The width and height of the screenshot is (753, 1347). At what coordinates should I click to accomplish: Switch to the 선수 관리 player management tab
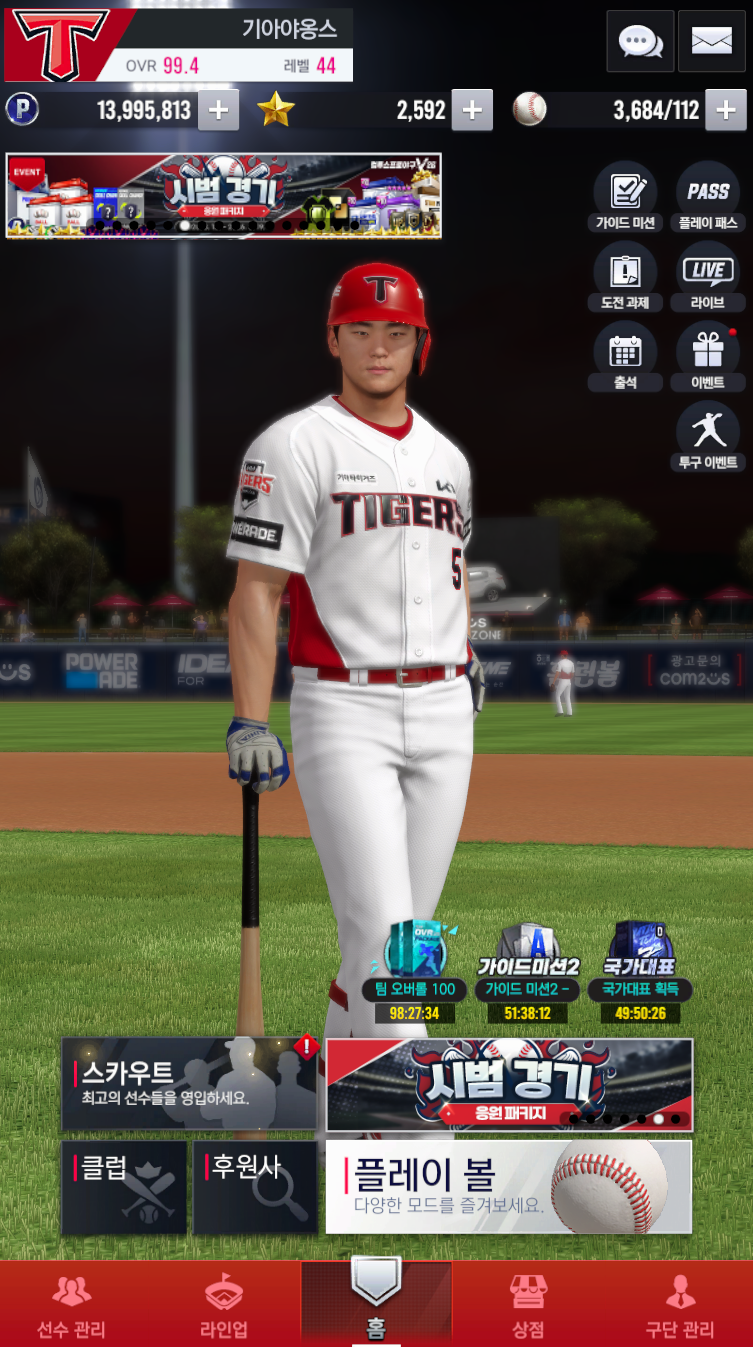[71, 1305]
